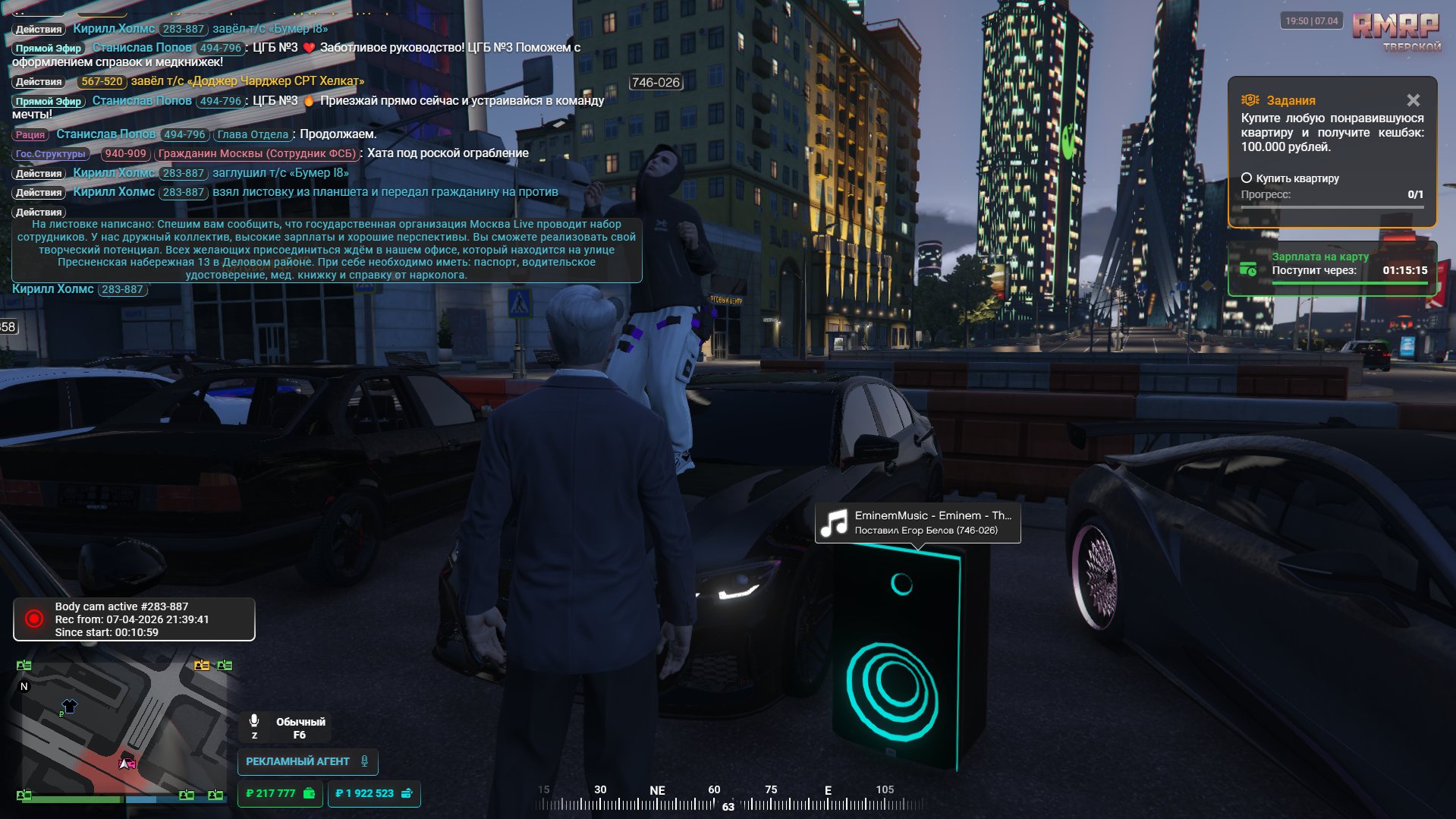Image resolution: width=1456 pixels, height=819 pixels.
Task: Open the bank card balance 1 922 523
Action: (373, 793)
